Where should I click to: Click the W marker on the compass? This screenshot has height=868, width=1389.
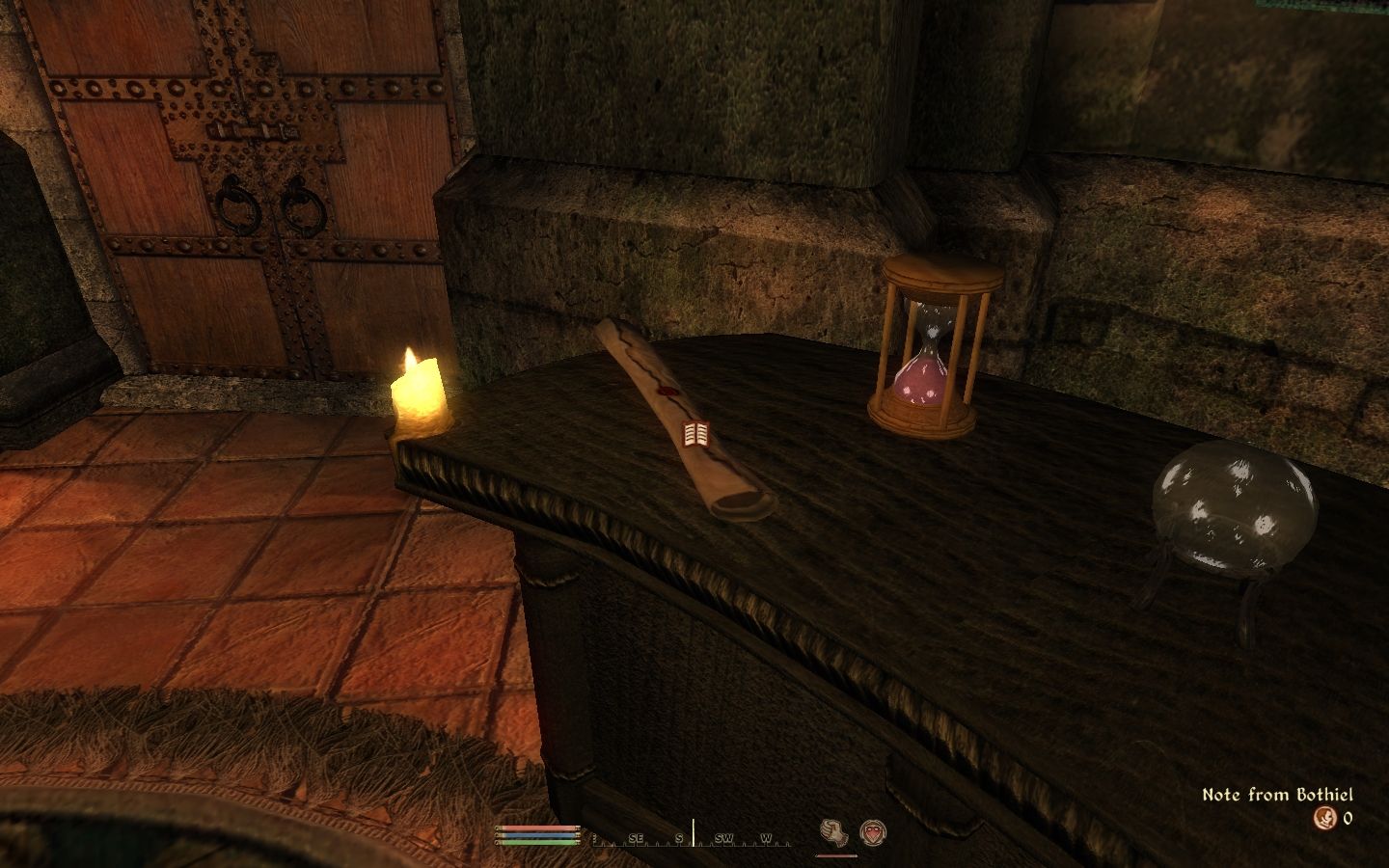766,837
